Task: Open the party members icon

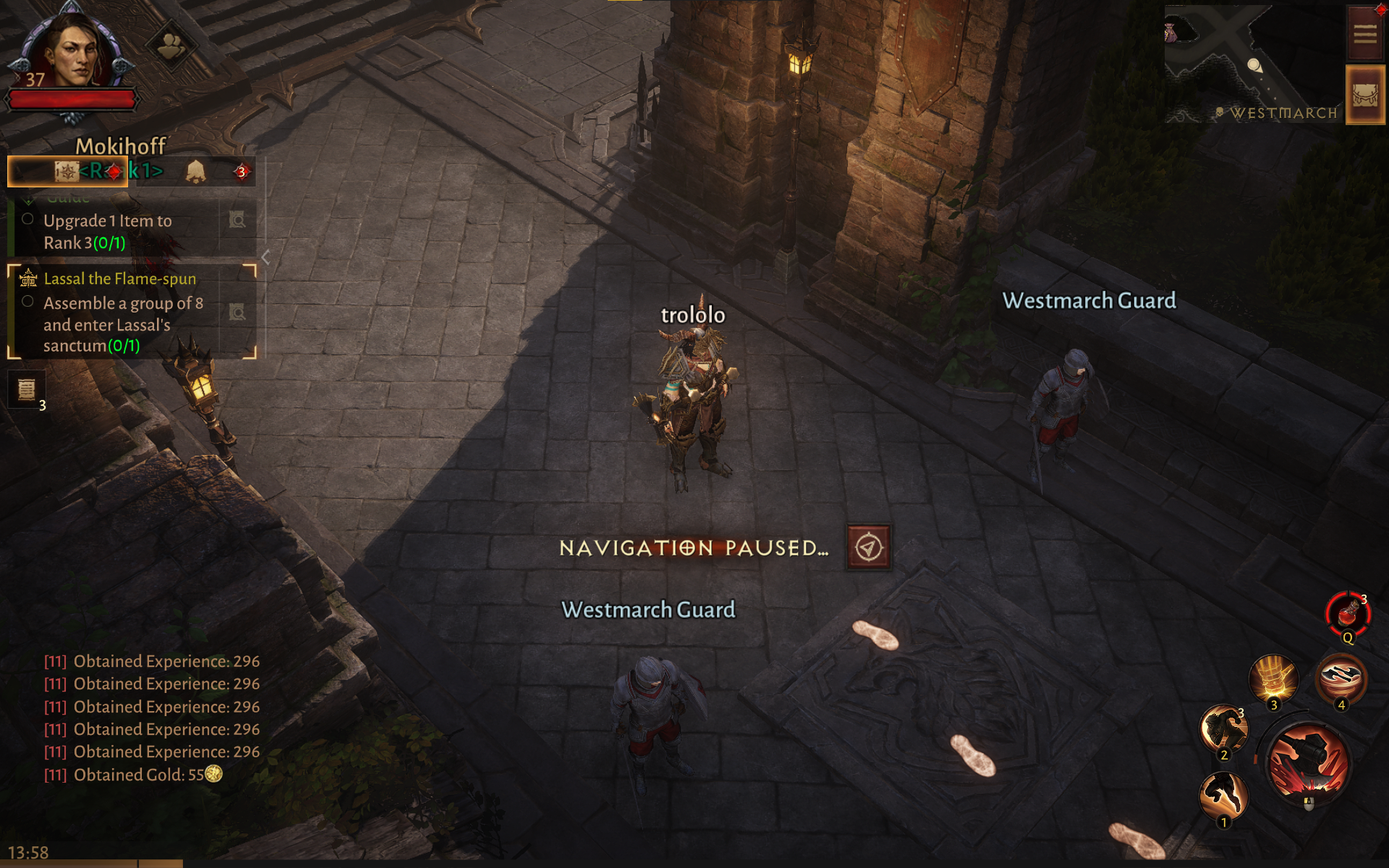Action: [x=170, y=47]
